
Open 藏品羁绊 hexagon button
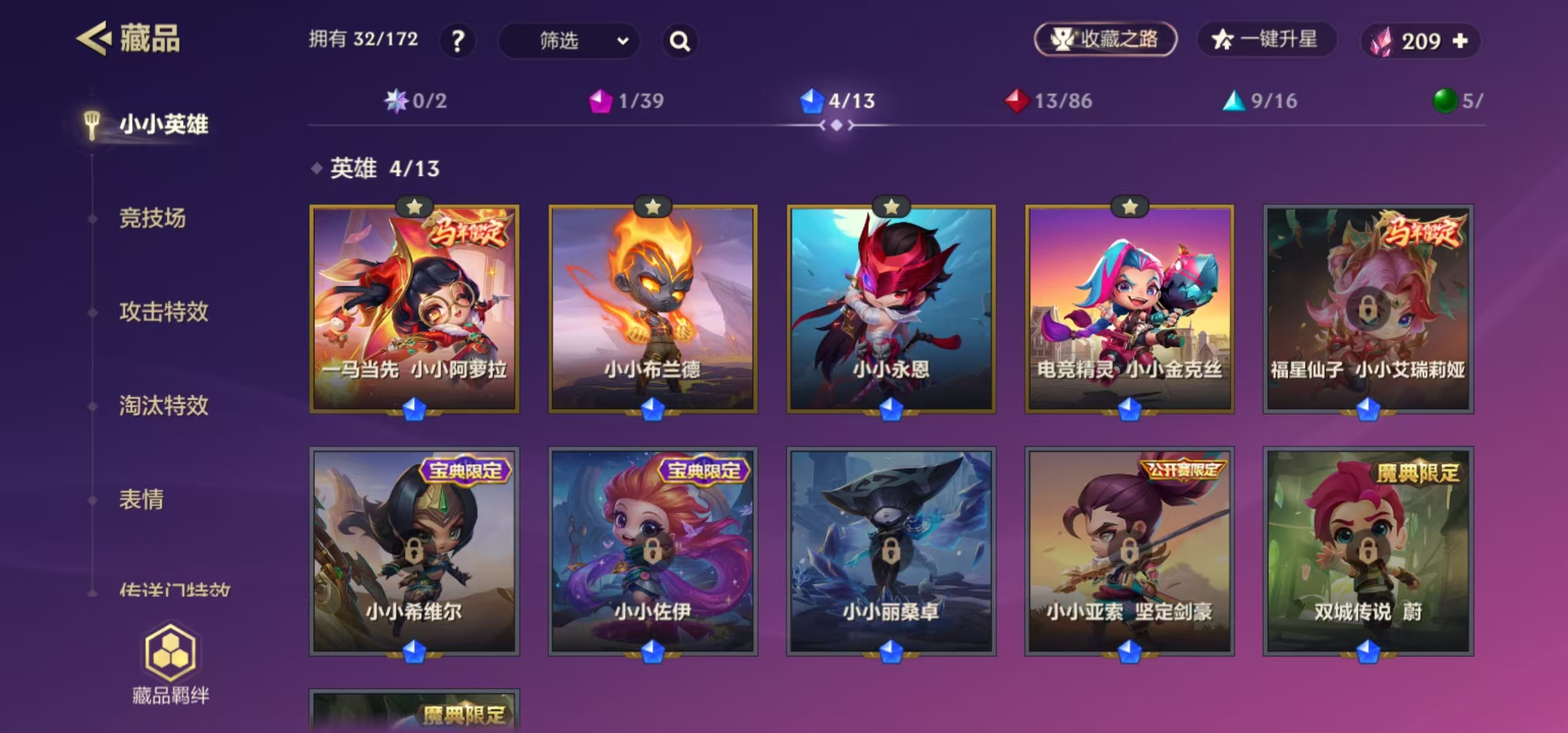(x=170, y=664)
